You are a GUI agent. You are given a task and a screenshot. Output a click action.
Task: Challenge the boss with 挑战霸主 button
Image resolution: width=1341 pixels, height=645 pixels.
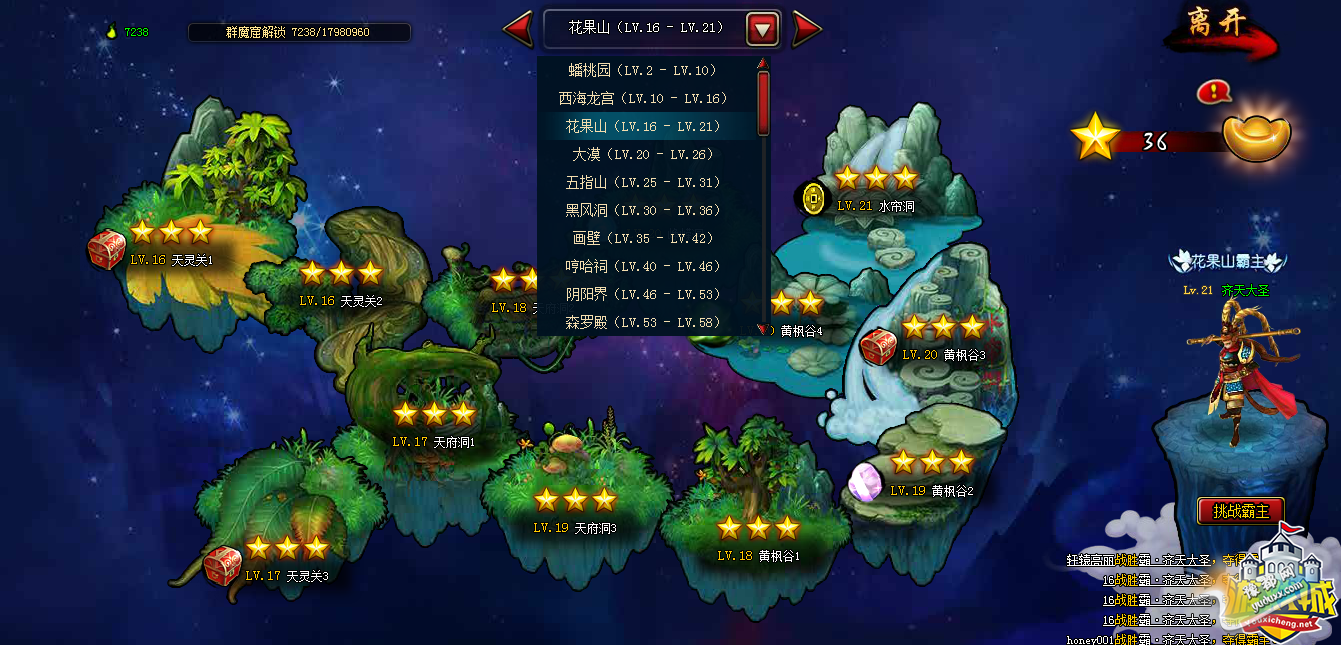[x=1240, y=511]
